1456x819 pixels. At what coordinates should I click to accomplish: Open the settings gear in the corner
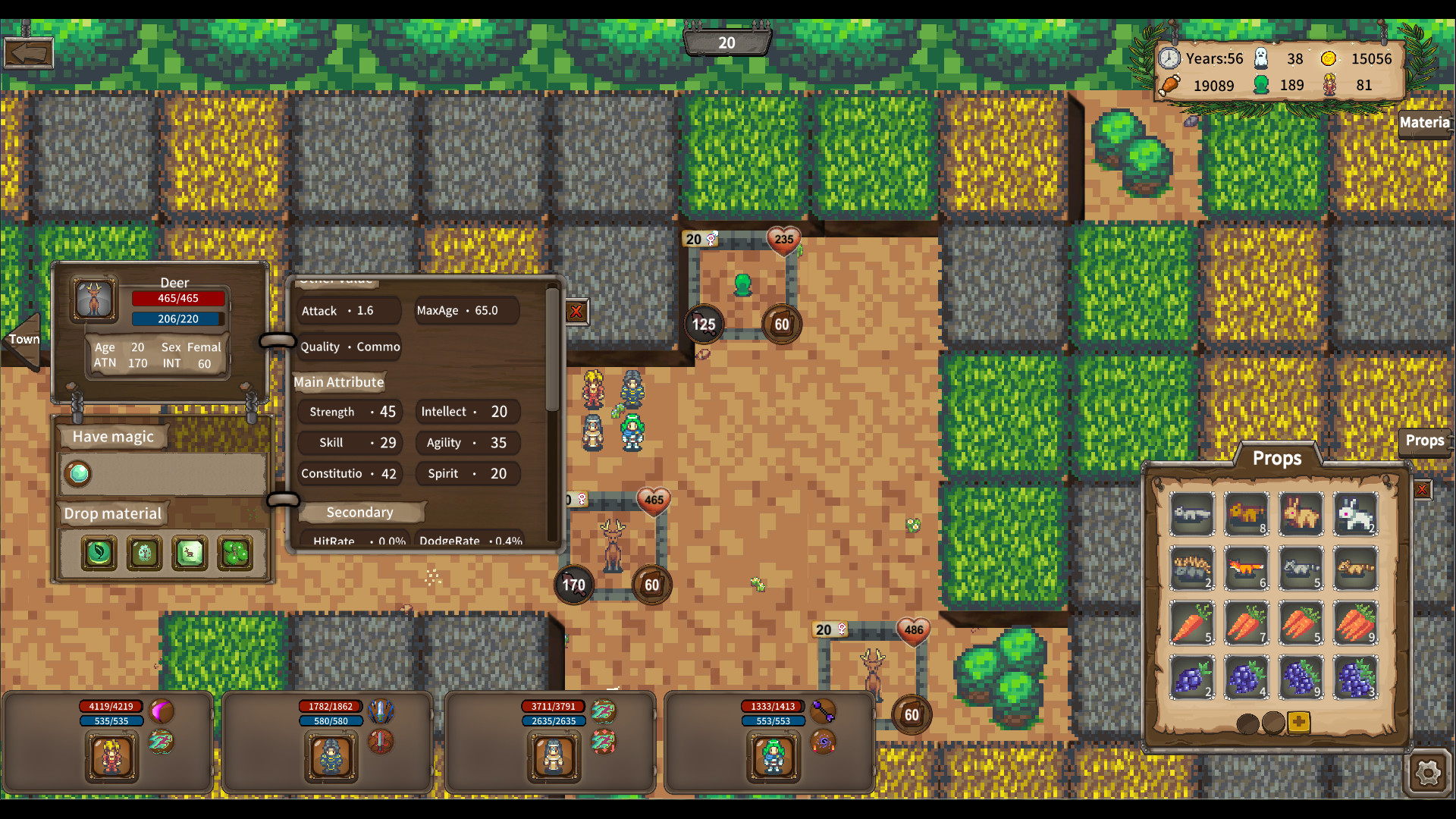click(x=1429, y=773)
